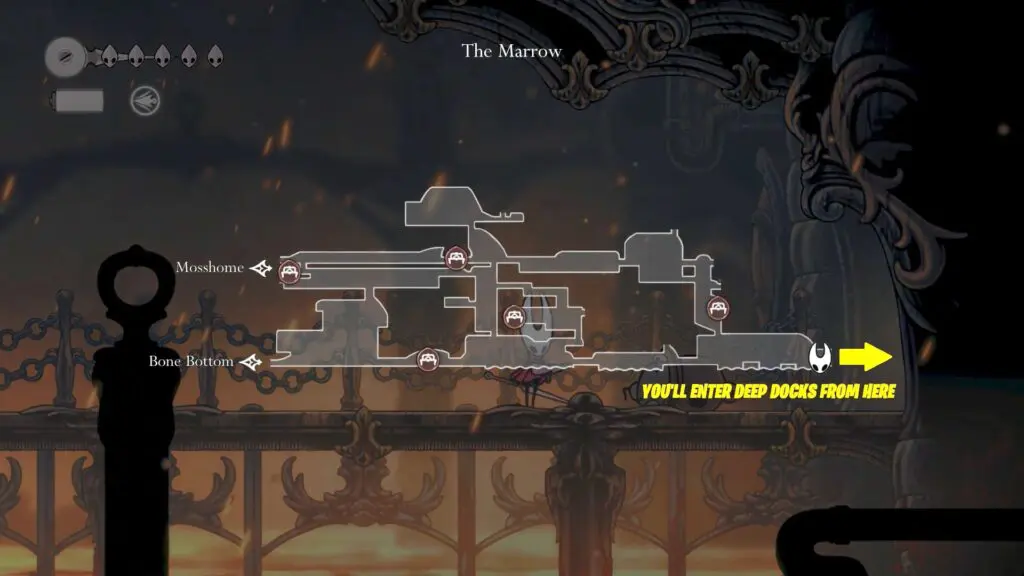The width and height of the screenshot is (1024, 576).
Task: Select the bench marker beside the Mosshome exit
Action: (290, 269)
